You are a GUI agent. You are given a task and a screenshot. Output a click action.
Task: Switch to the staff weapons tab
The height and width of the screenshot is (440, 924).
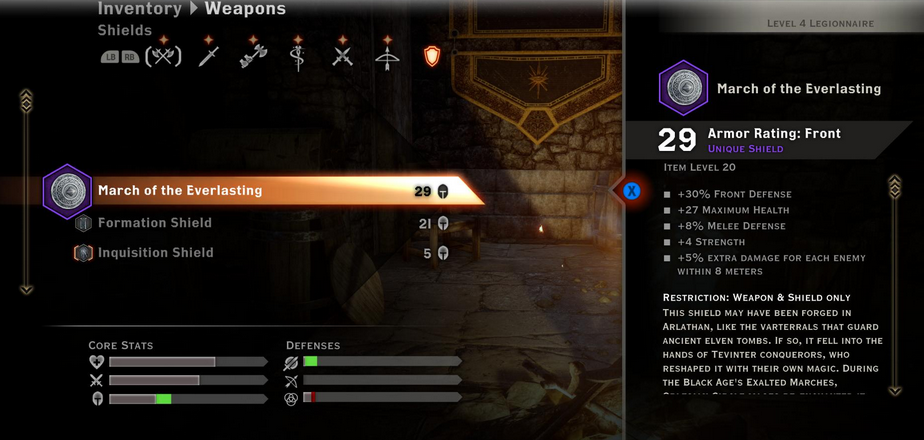click(296, 56)
